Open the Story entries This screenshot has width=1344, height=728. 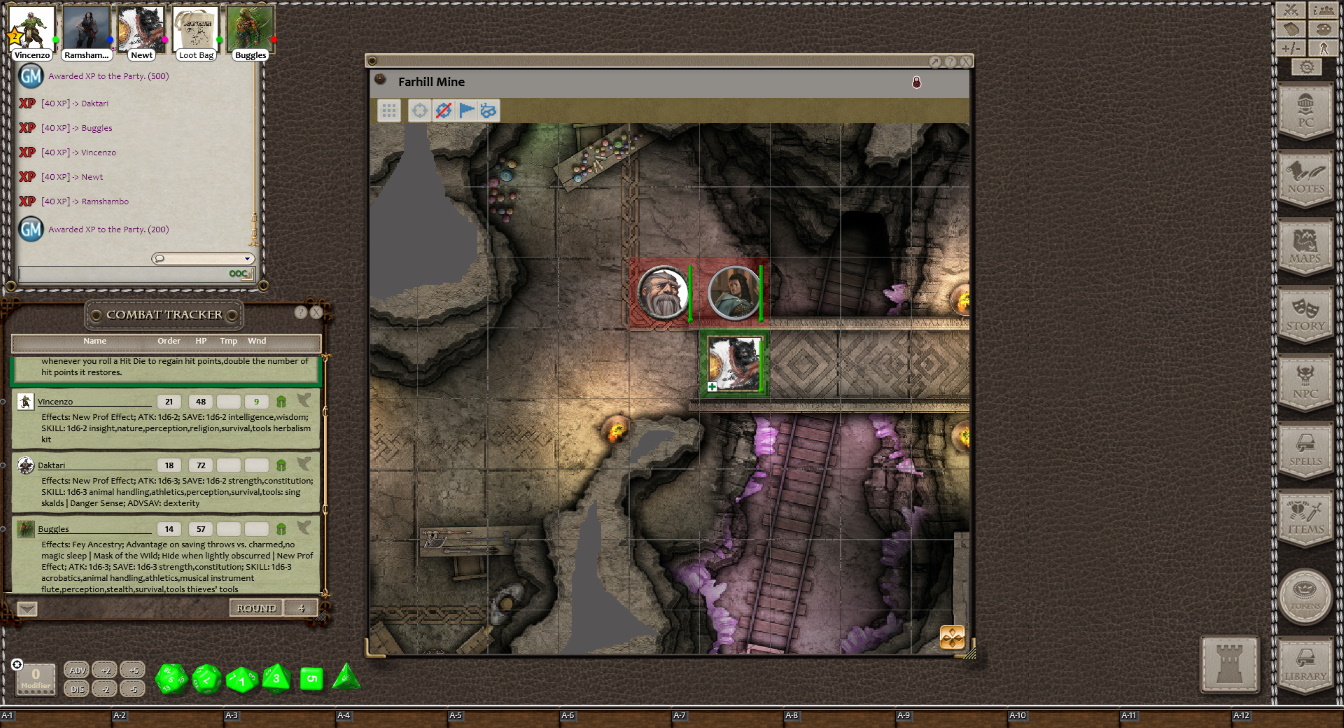[1305, 315]
